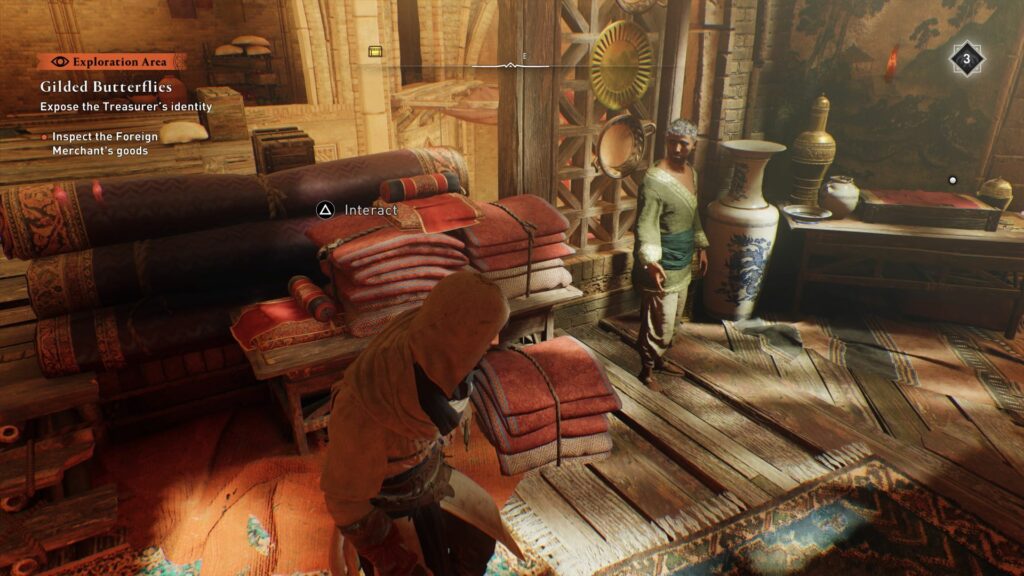Click the compass heading indicator
Viewport: 1024px width, 576px height.
pos(510,63)
